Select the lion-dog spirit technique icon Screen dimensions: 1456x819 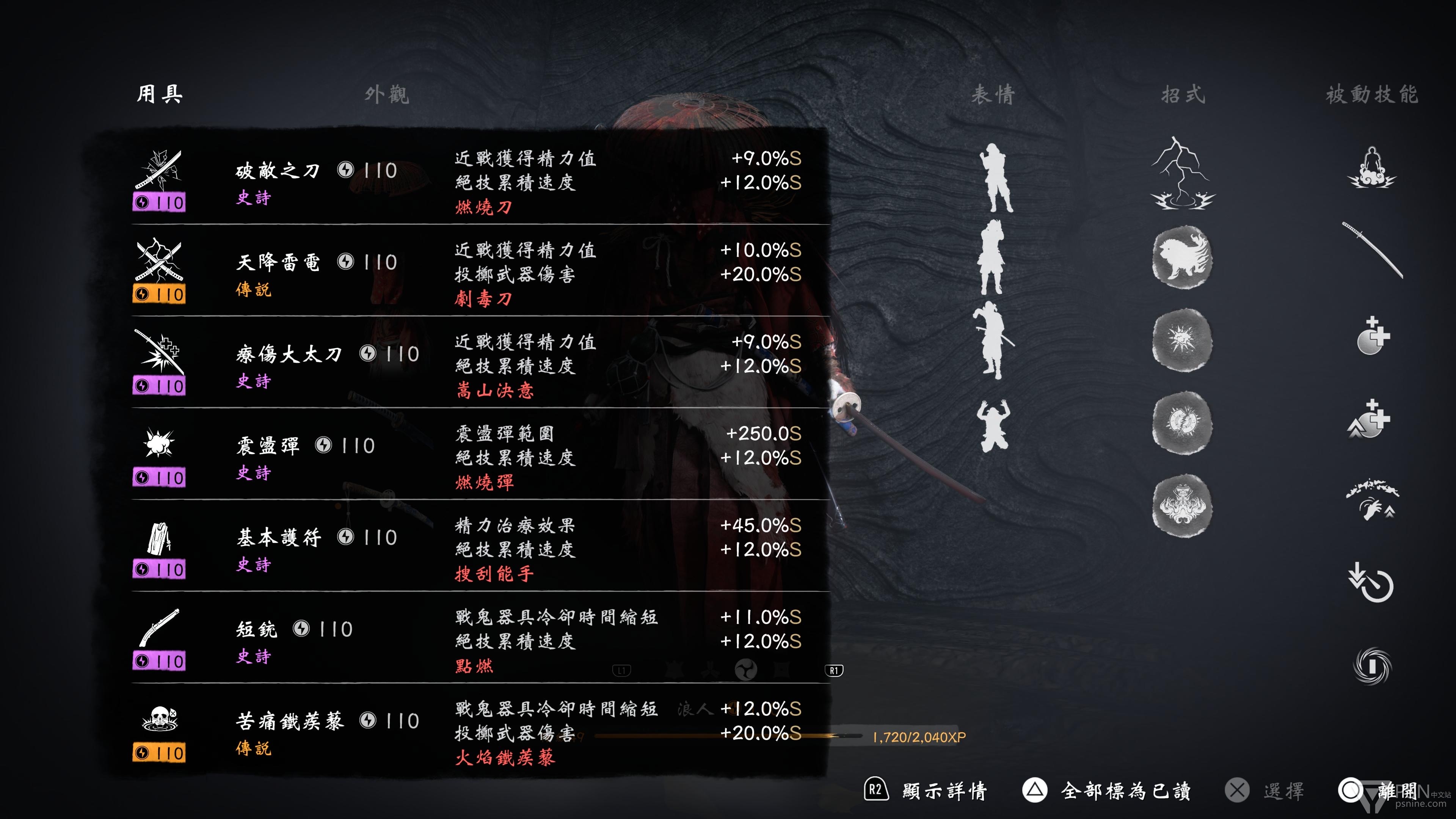[x=1182, y=257]
